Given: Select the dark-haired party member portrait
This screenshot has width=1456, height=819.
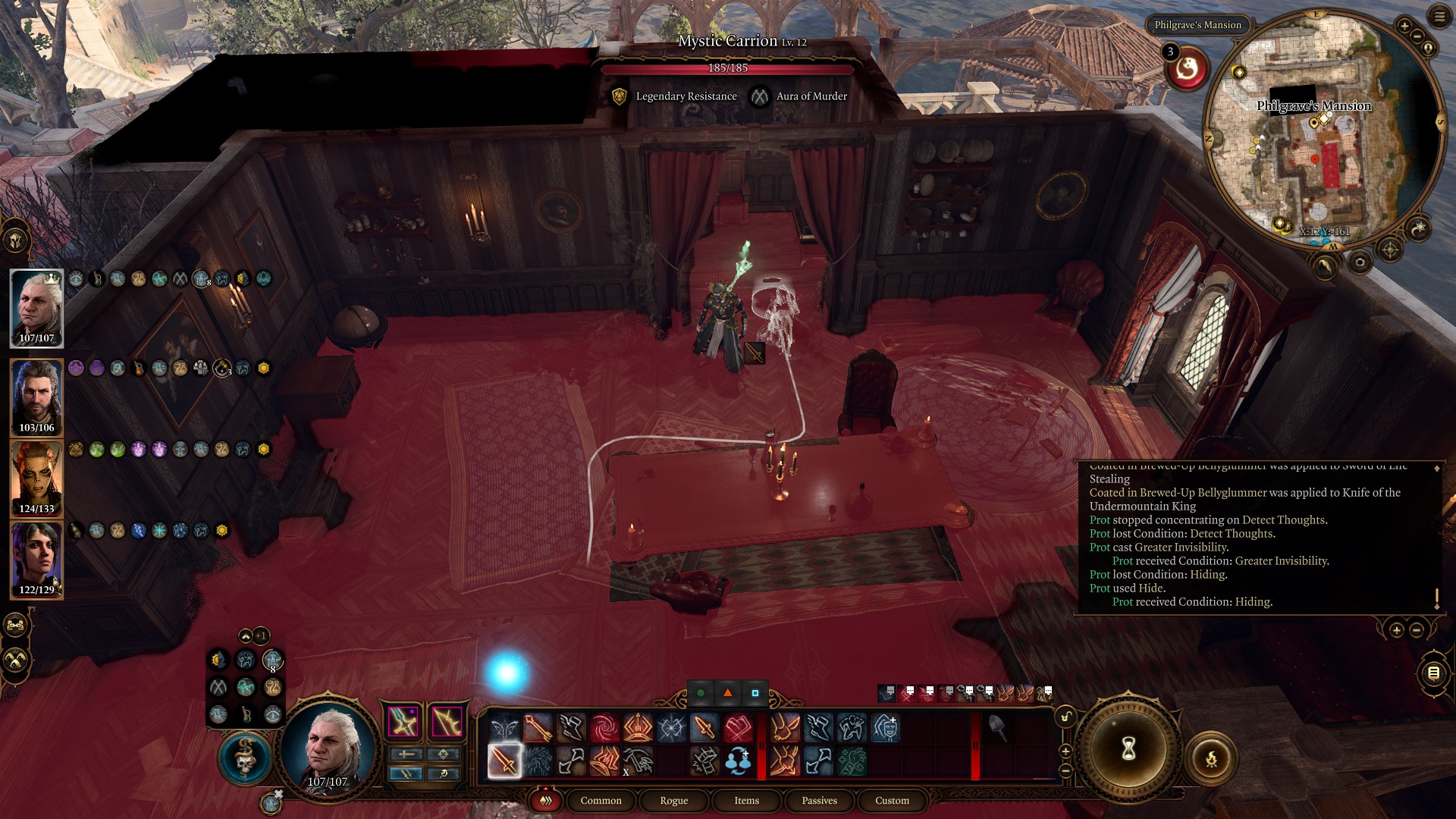Looking at the screenshot, I should [x=36, y=559].
